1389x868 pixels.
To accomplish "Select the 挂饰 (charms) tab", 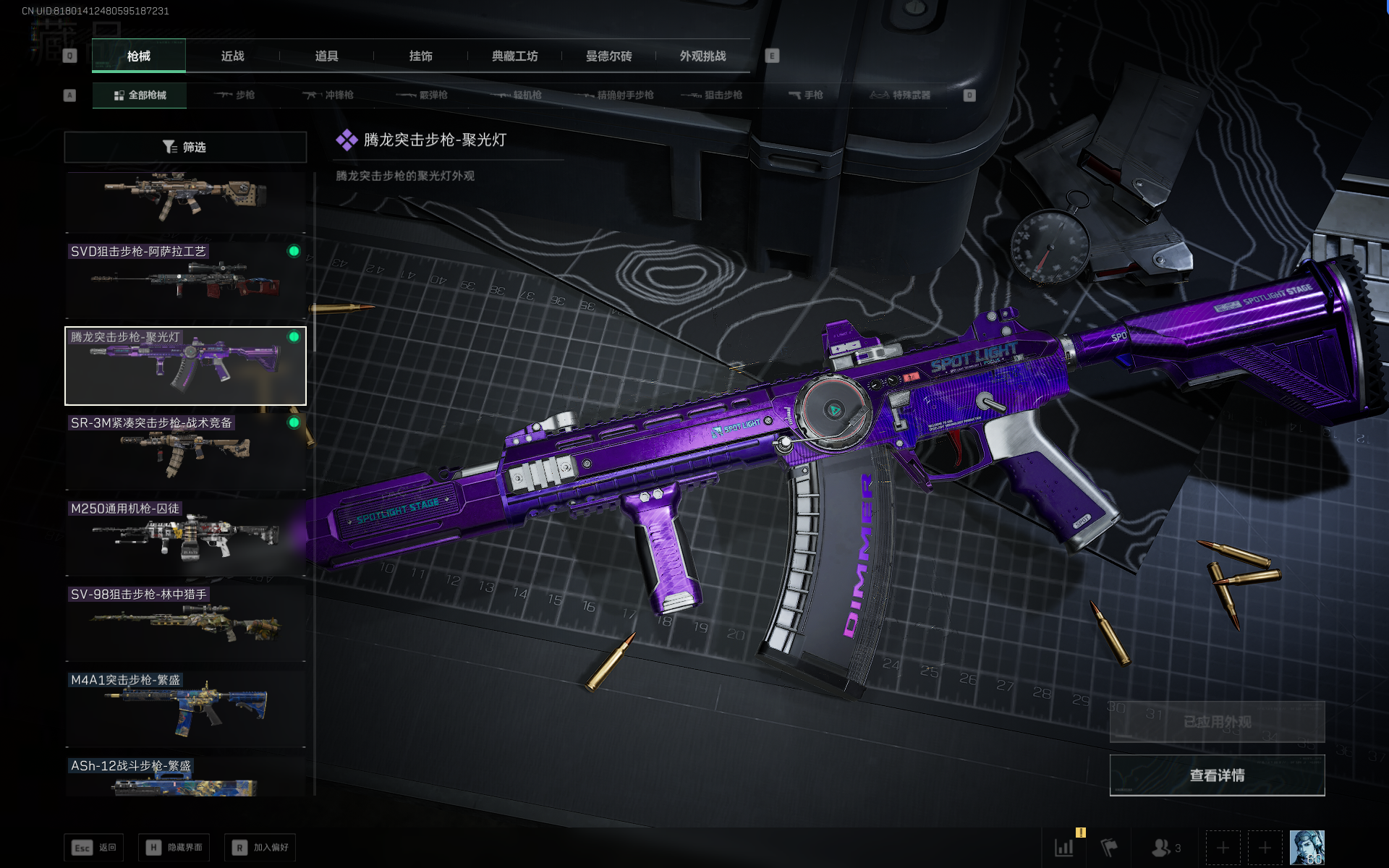I will coord(420,56).
